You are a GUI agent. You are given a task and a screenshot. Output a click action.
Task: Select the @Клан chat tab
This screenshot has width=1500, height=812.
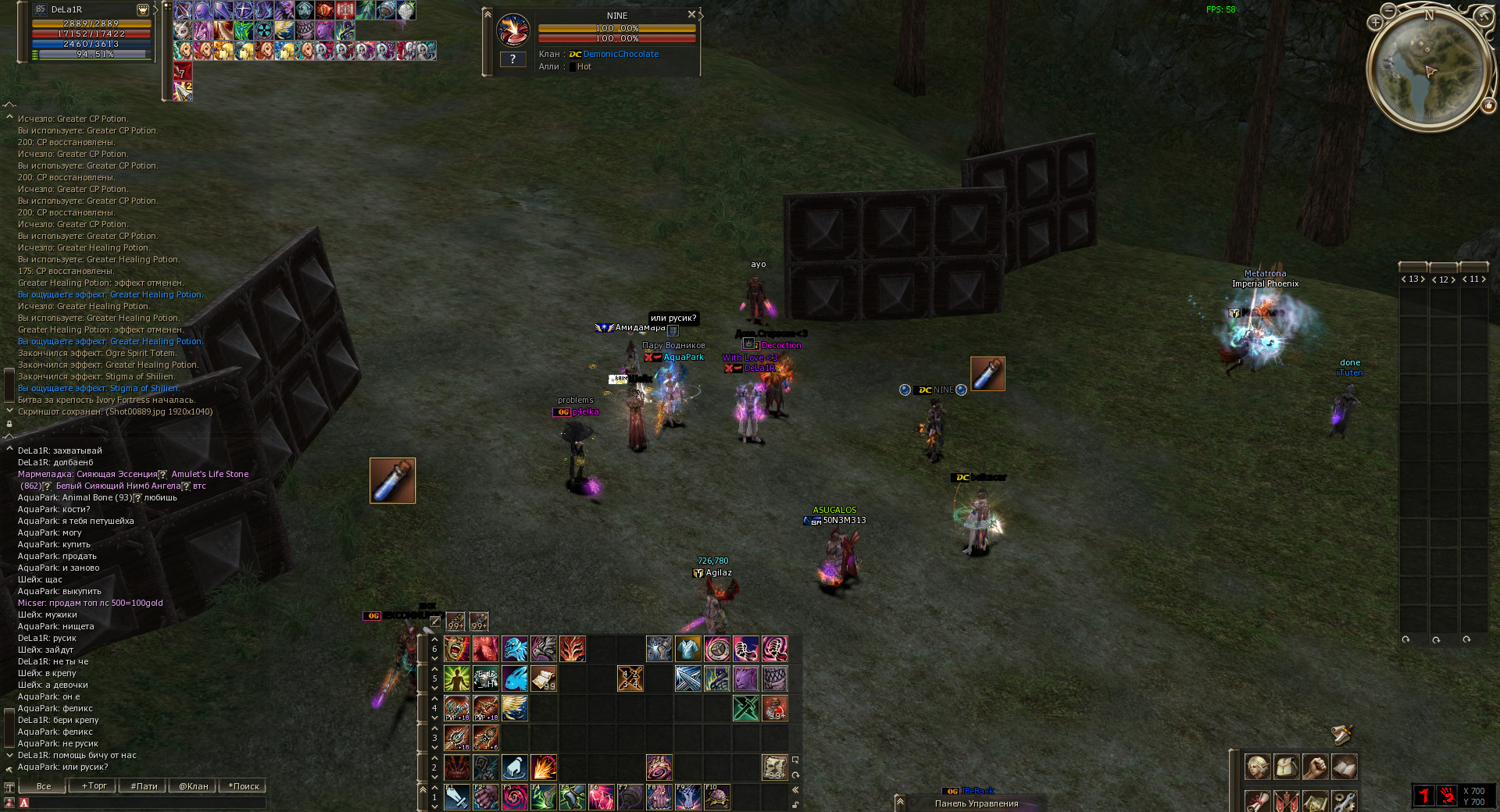coord(193,786)
